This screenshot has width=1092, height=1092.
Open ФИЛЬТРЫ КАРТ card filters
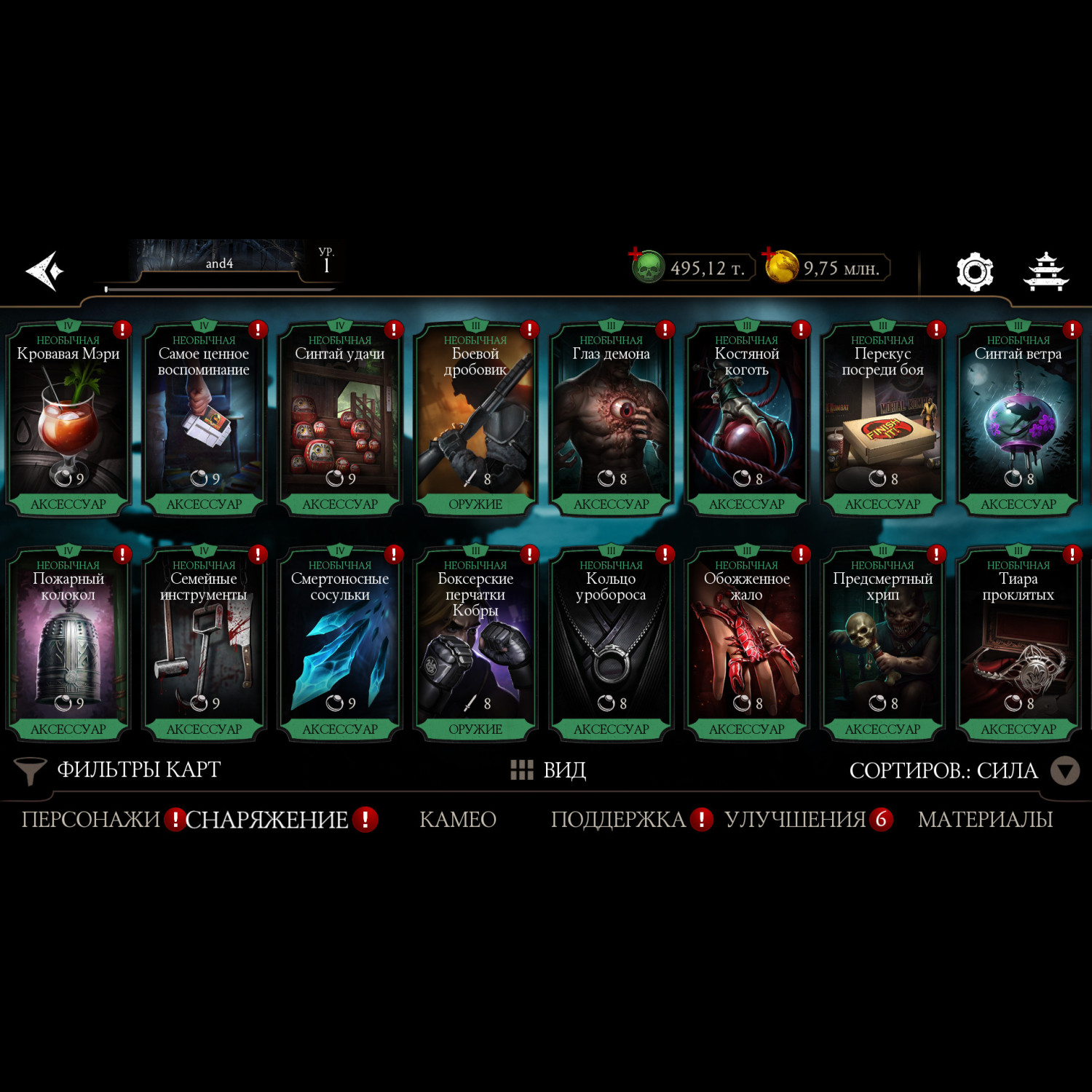[x=118, y=770]
